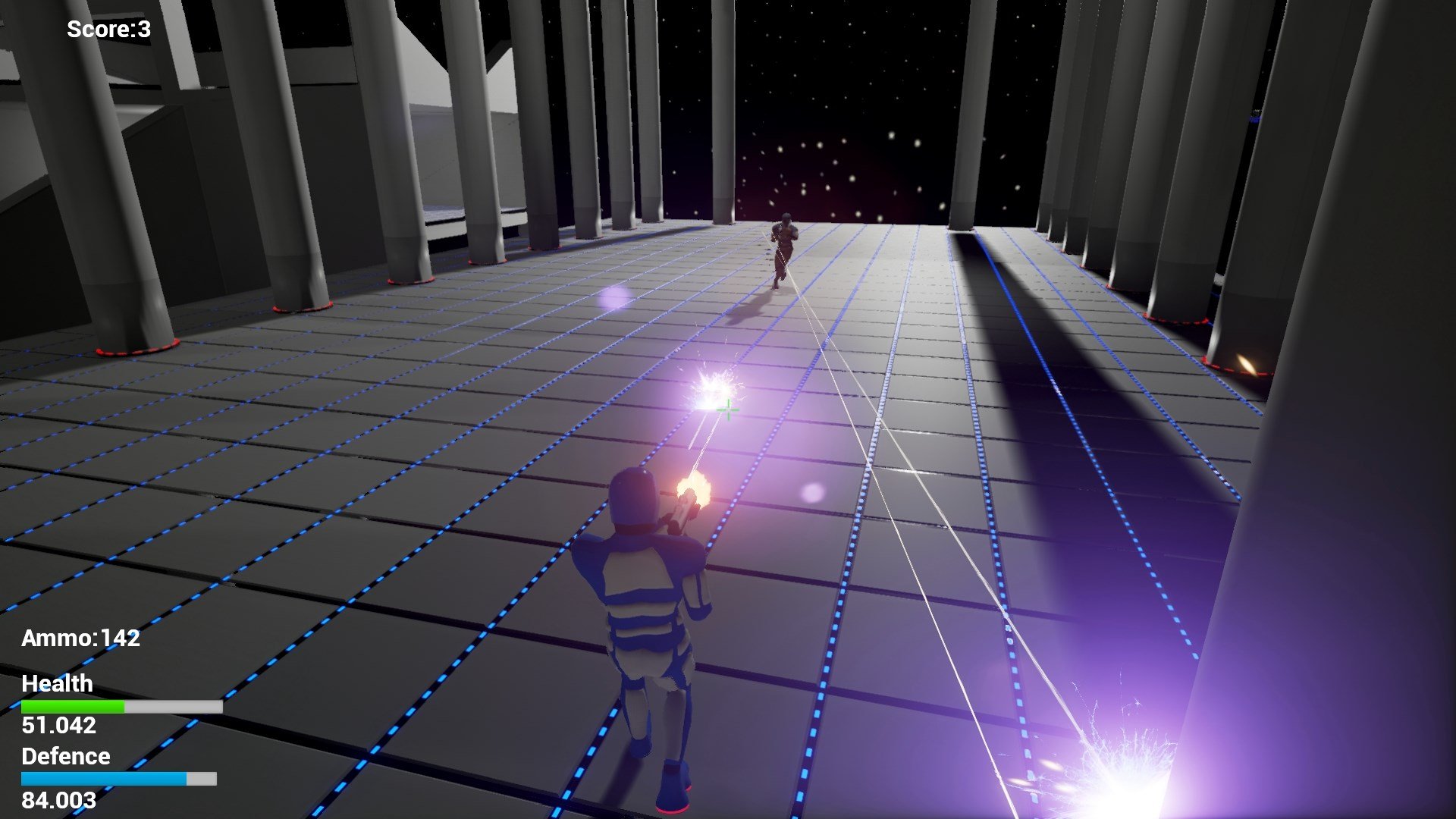The width and height of the screenshot is (1456, 819).
Task: Click the Defence label text
Action: (x=65, y=756)
